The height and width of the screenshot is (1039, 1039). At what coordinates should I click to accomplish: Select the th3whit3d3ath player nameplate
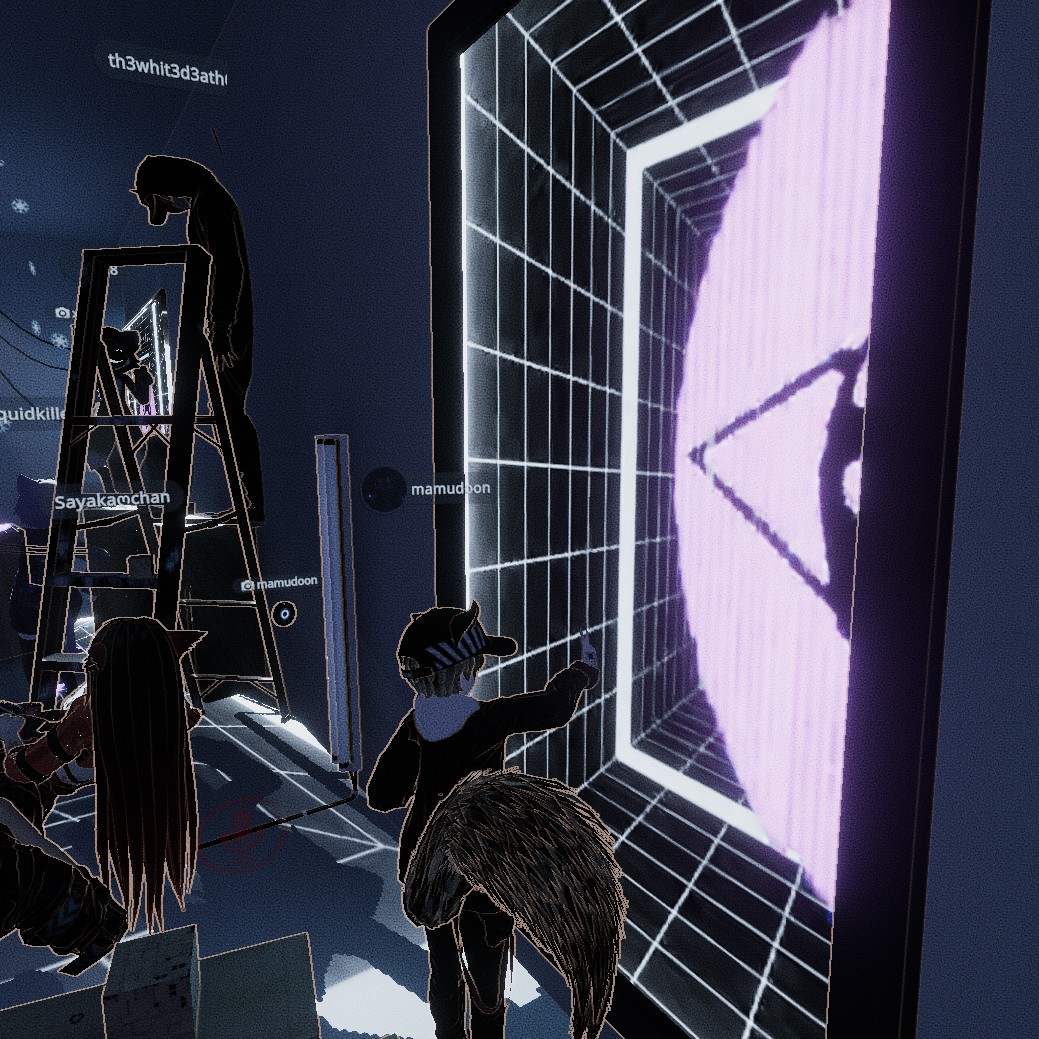[167, 62]
